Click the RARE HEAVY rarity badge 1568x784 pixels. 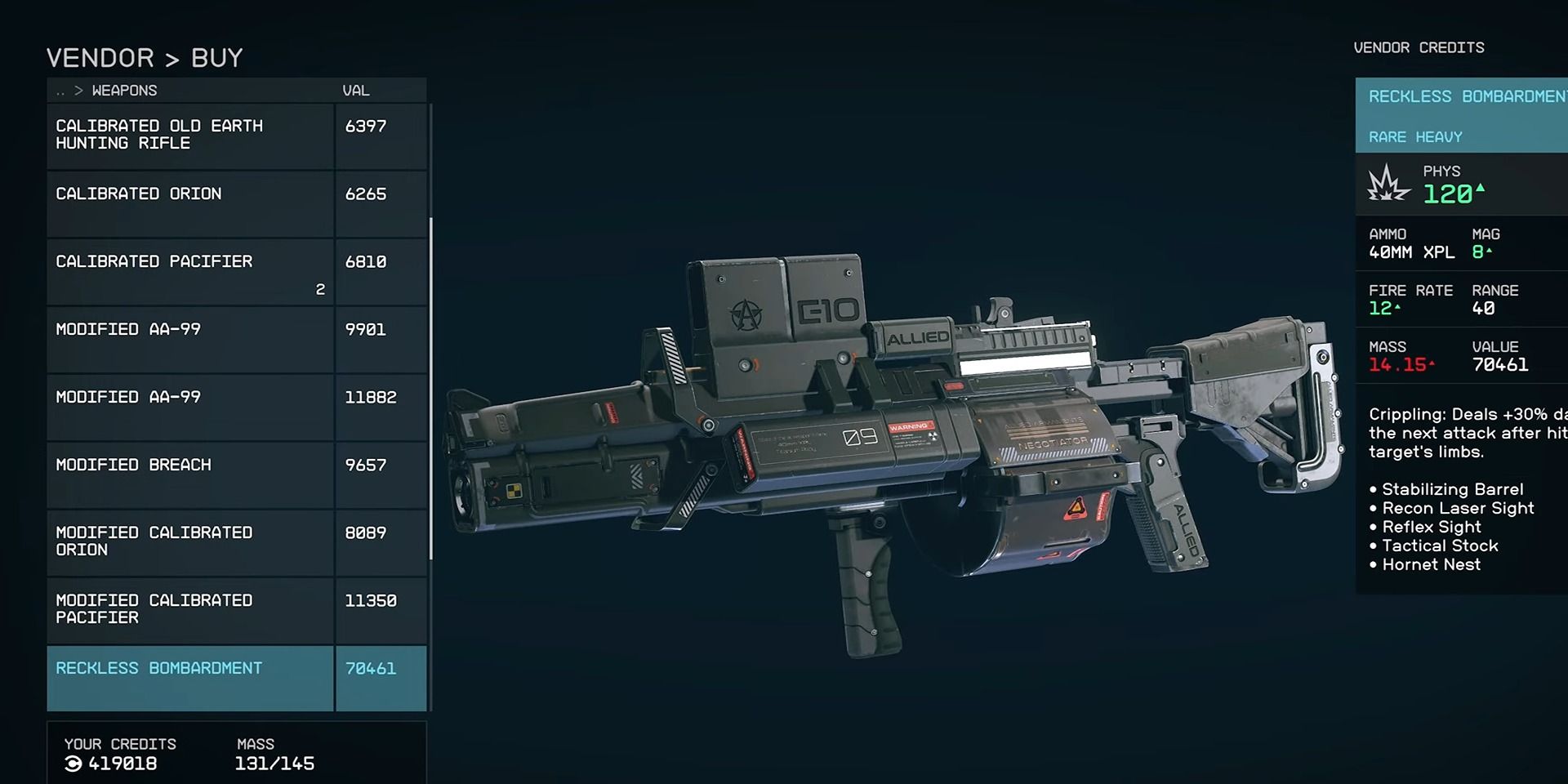pyautogui.click(x=1415, y=136)
